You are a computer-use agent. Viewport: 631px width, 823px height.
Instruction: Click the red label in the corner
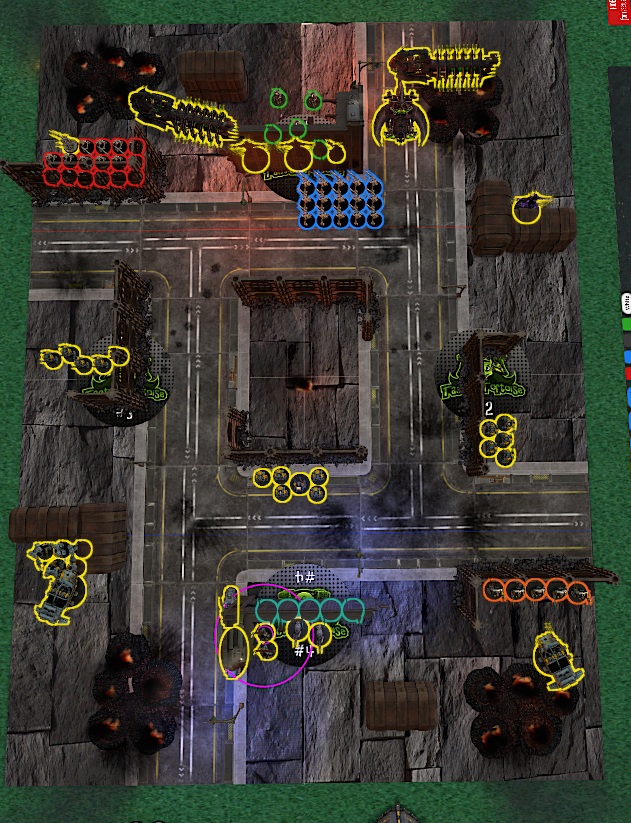[x=617, y=10]
